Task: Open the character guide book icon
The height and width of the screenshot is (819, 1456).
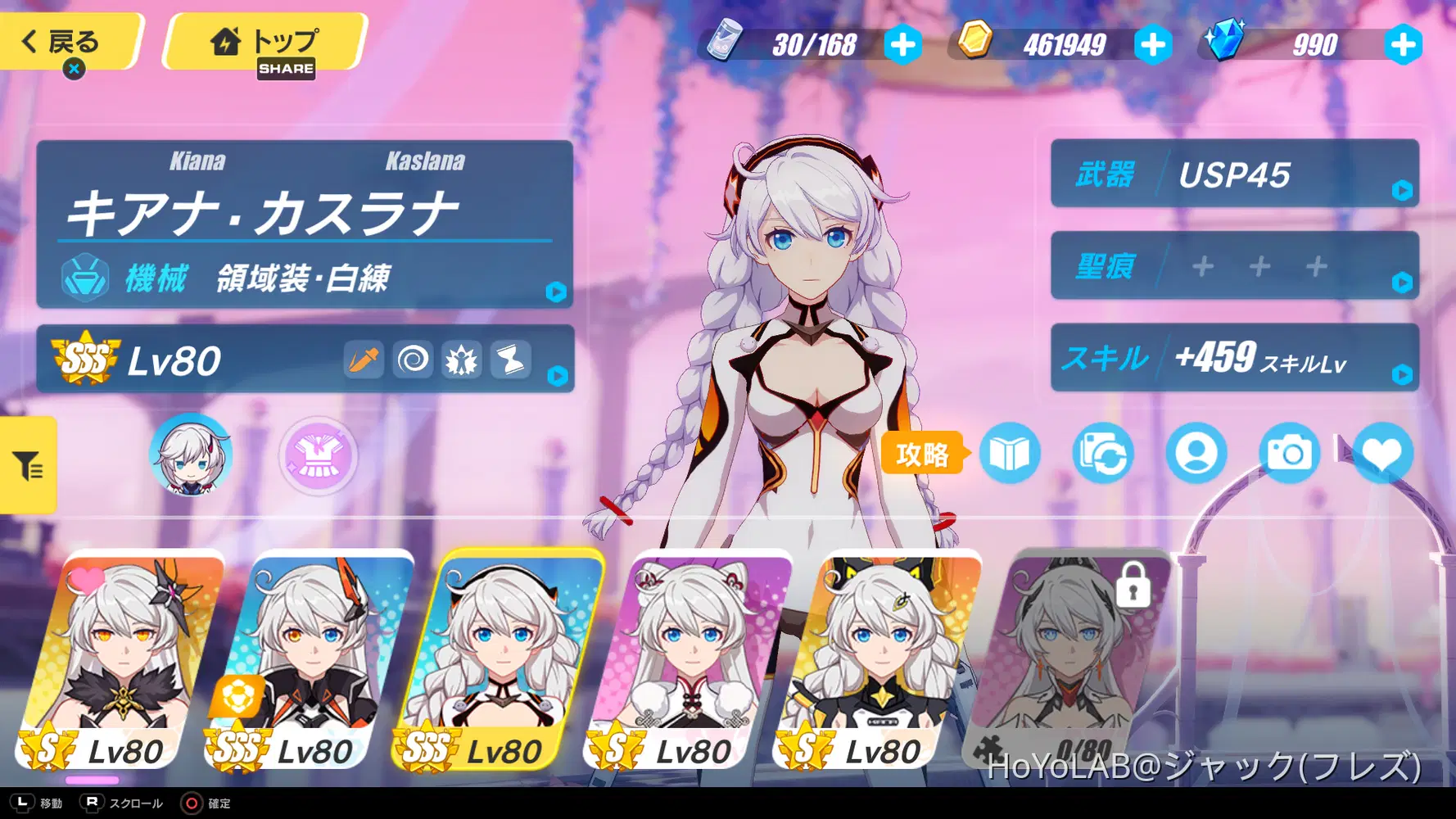Action: point(1012,453)
